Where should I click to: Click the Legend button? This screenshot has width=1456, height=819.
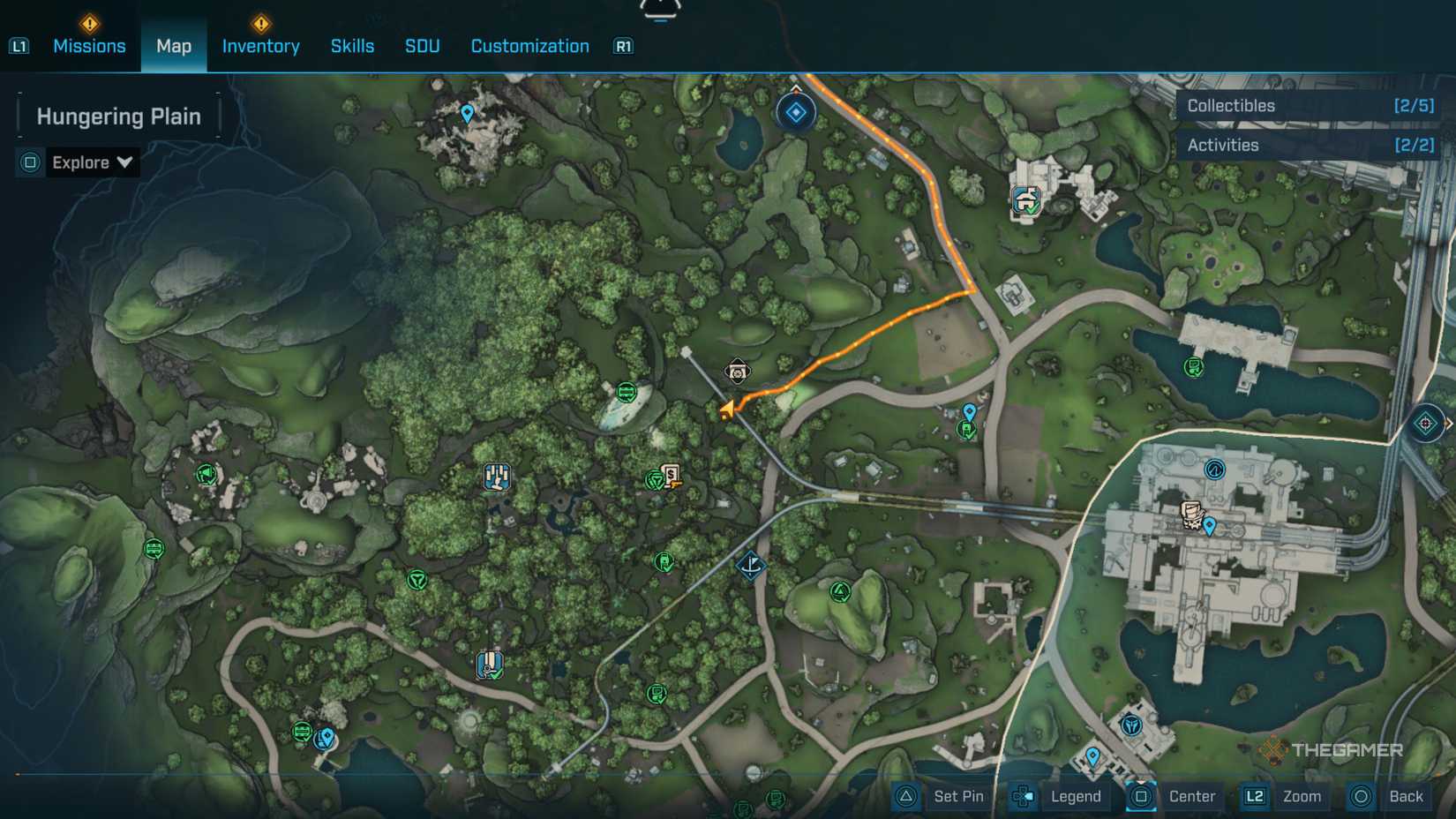1075,796
